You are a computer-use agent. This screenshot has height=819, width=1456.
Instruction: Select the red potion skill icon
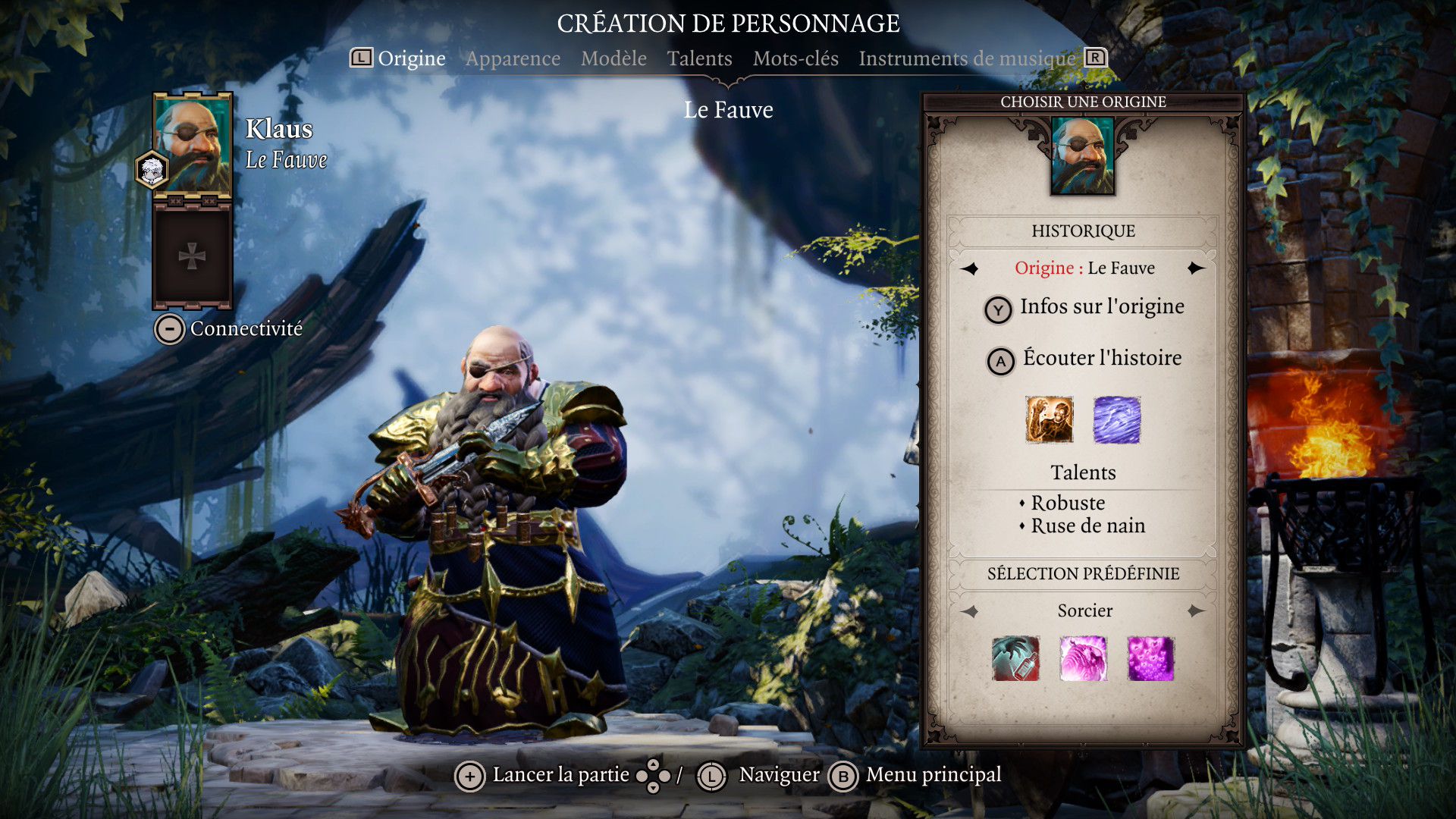[x=1015, y=658]
